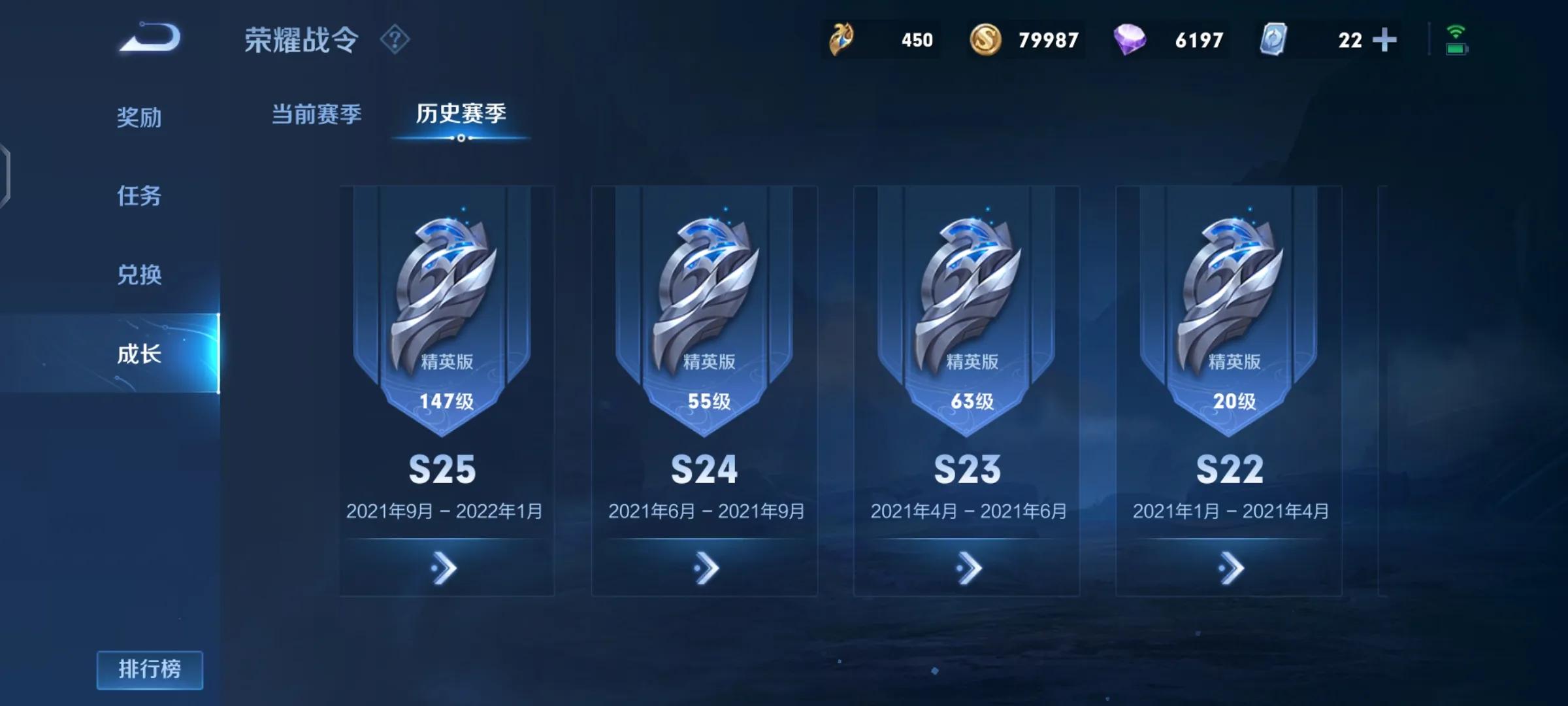The height and width of the screenshot is (706, 1568).
Task: View S25 season details arrow
Action: pyautogui.click(x=444, y=567)
